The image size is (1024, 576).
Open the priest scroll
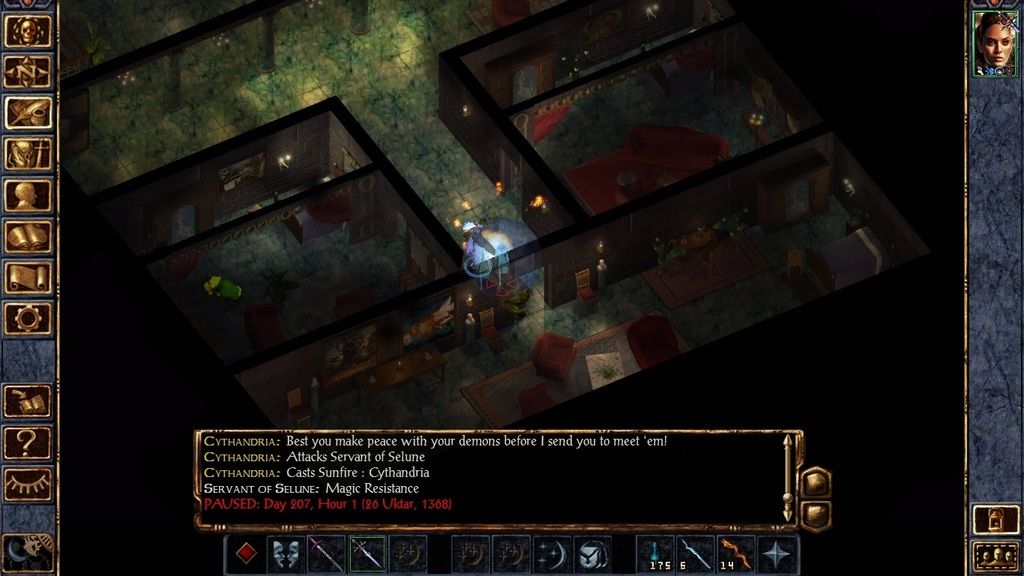[28, 277]
